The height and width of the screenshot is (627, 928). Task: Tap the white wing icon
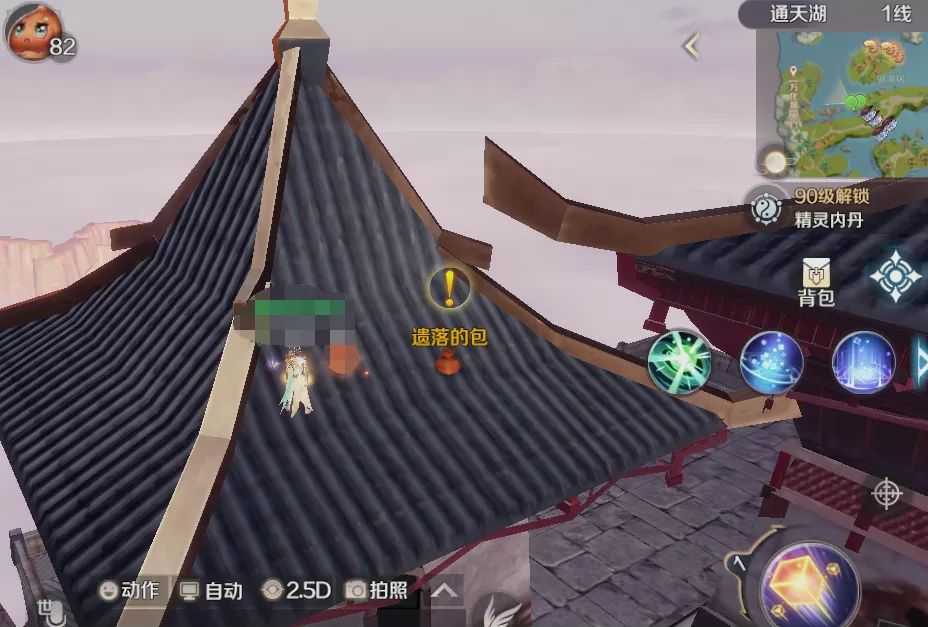click(500, 611)
